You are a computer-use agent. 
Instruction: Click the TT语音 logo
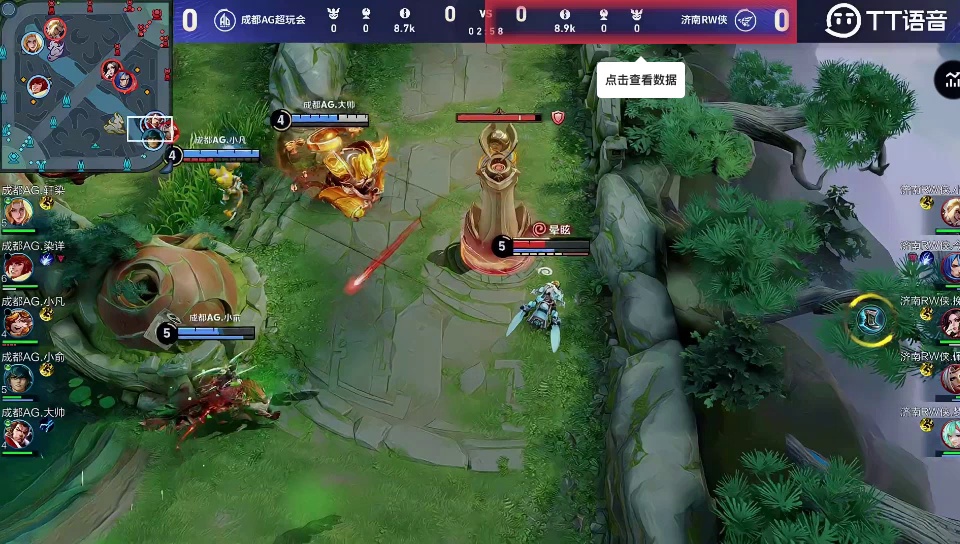tap(886, 20)
